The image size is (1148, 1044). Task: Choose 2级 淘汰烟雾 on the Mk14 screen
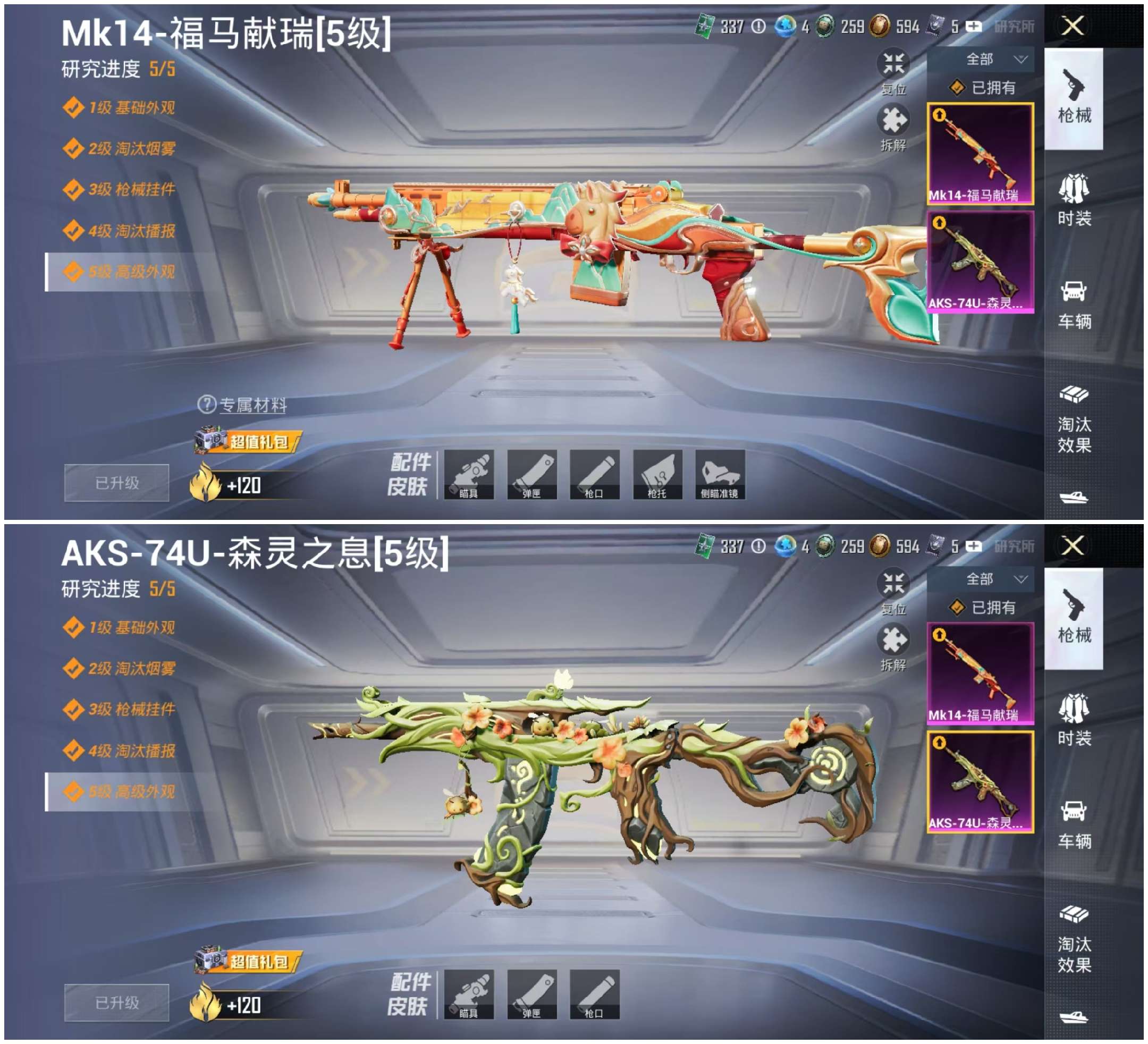tap(131, 149)
